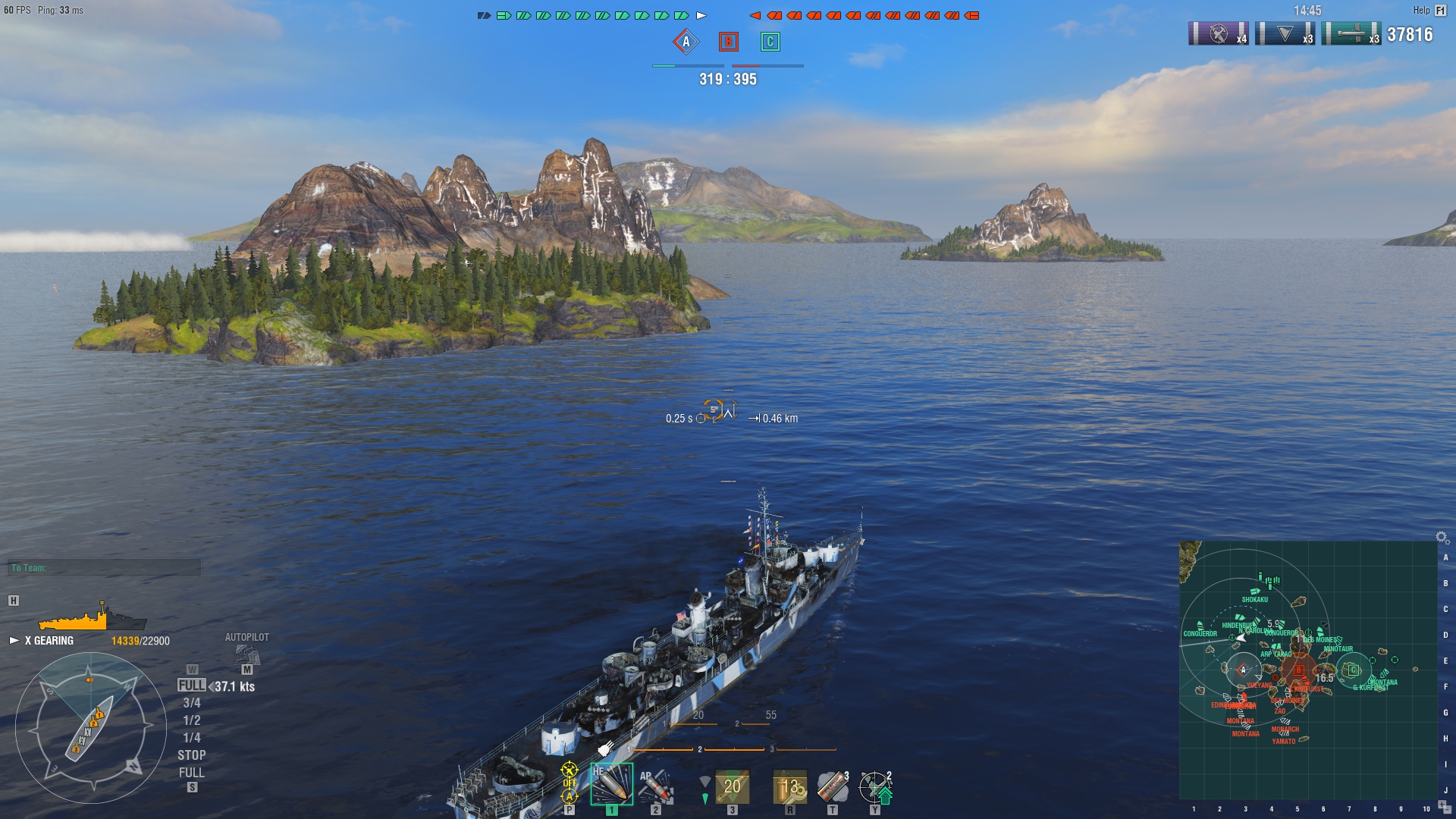Viewport: 1456px width, 819px height.
Task: Activate the Defensive AA Fire consumable
Action: point(874,786)
